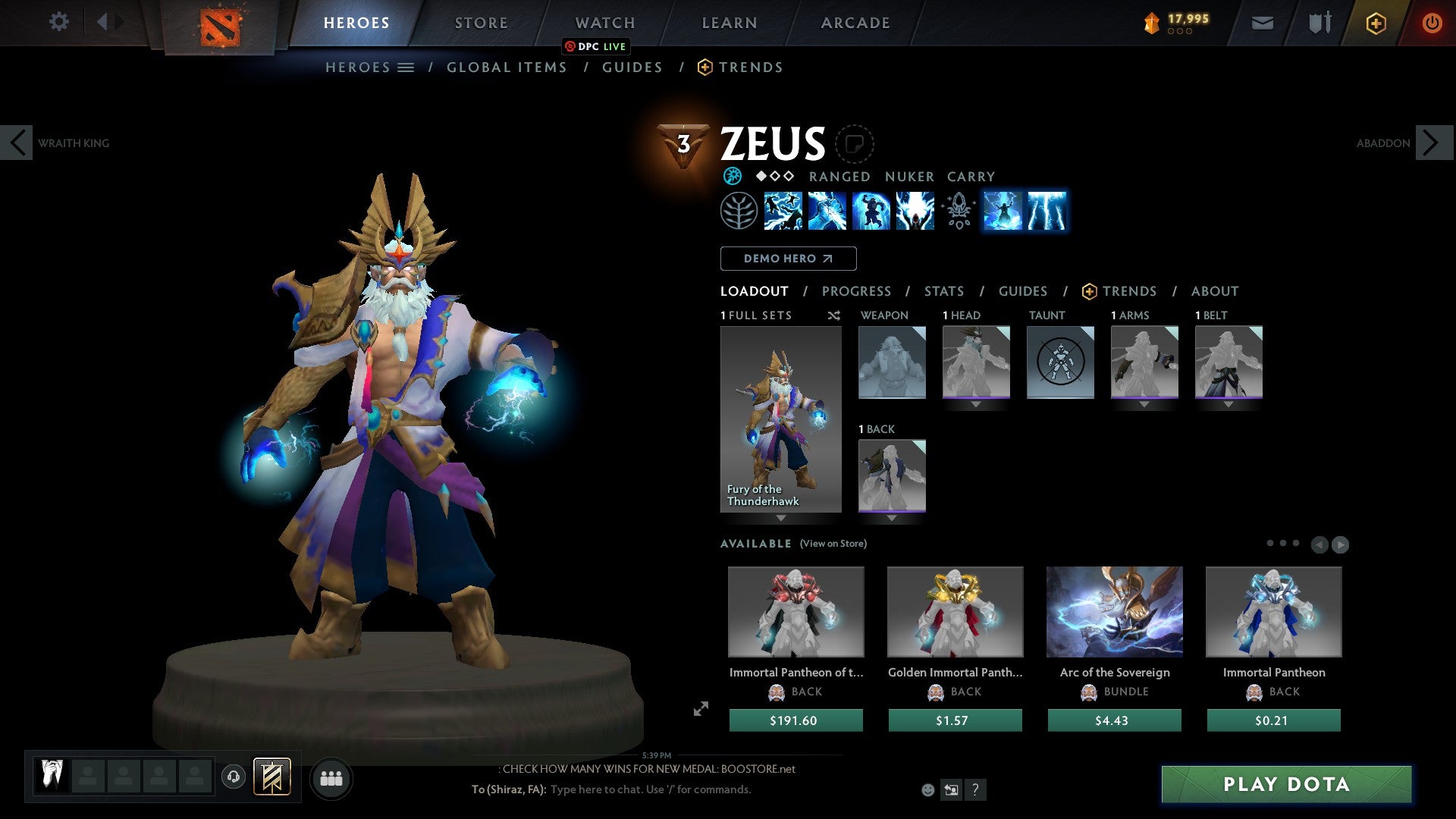Open the settings gear menu
Viewport: 1456px width, 819px height.
click(58, 22)
